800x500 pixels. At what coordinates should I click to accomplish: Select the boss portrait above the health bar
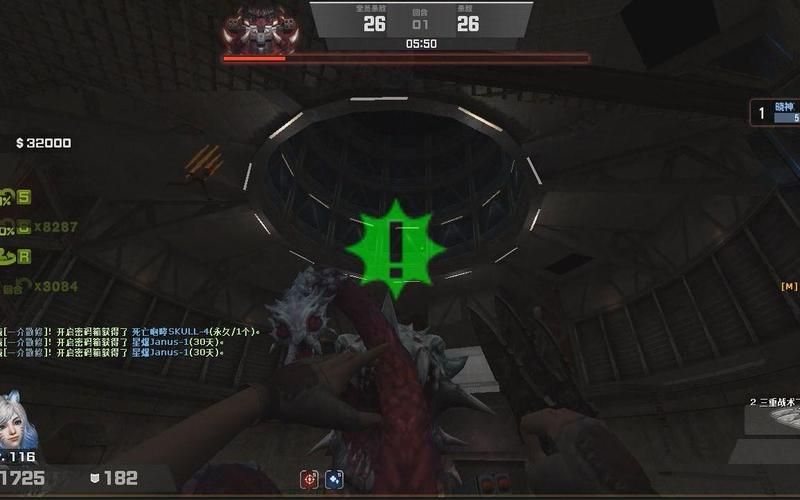(261, 28)
